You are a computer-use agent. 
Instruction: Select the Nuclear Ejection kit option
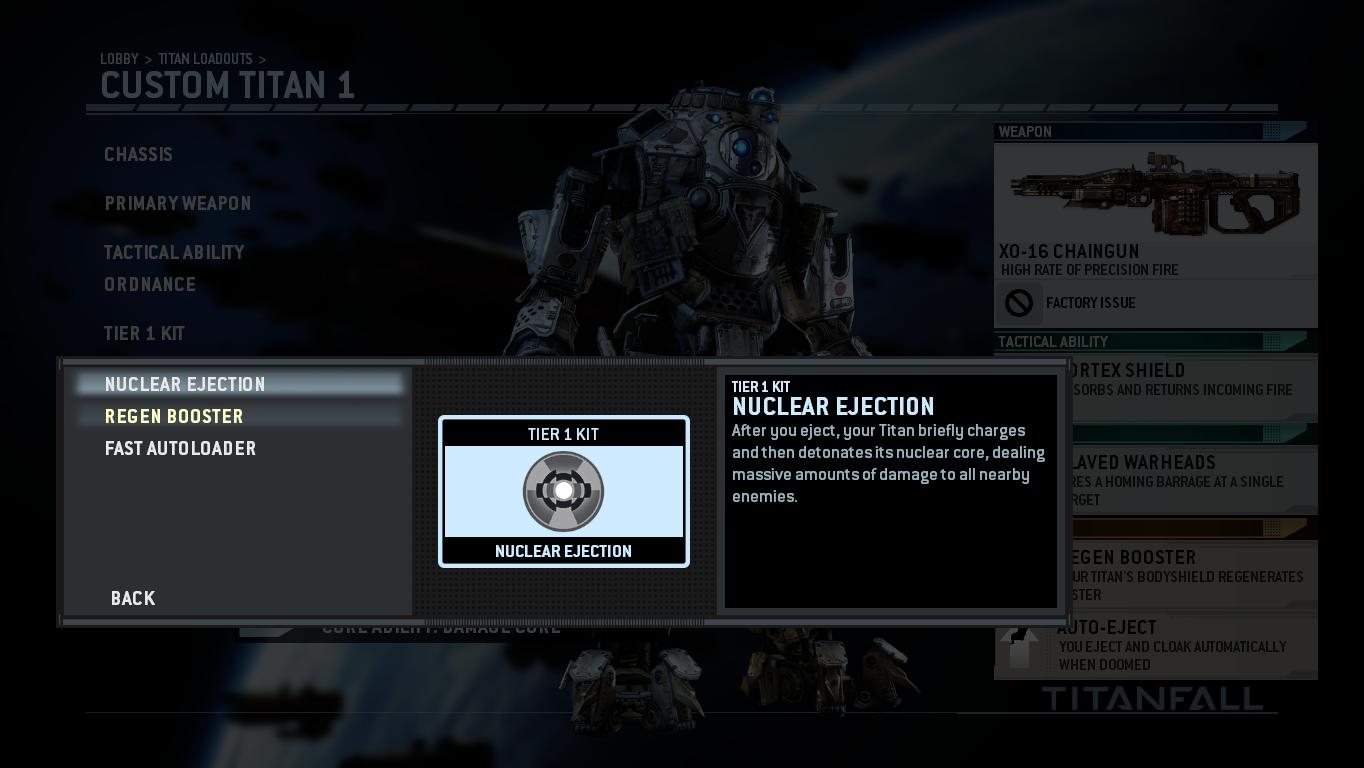click(x=185, y=385)
